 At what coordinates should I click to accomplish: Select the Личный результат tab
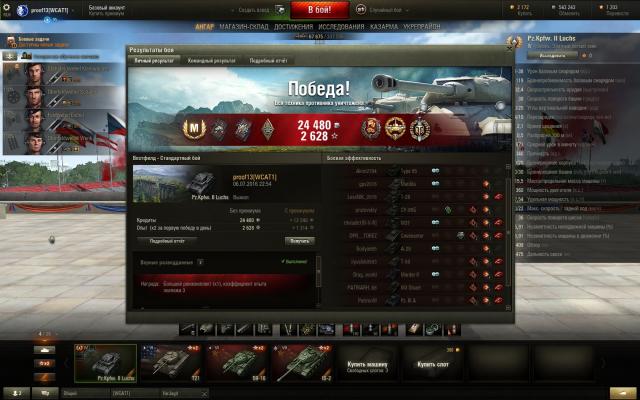pos(155,60)
